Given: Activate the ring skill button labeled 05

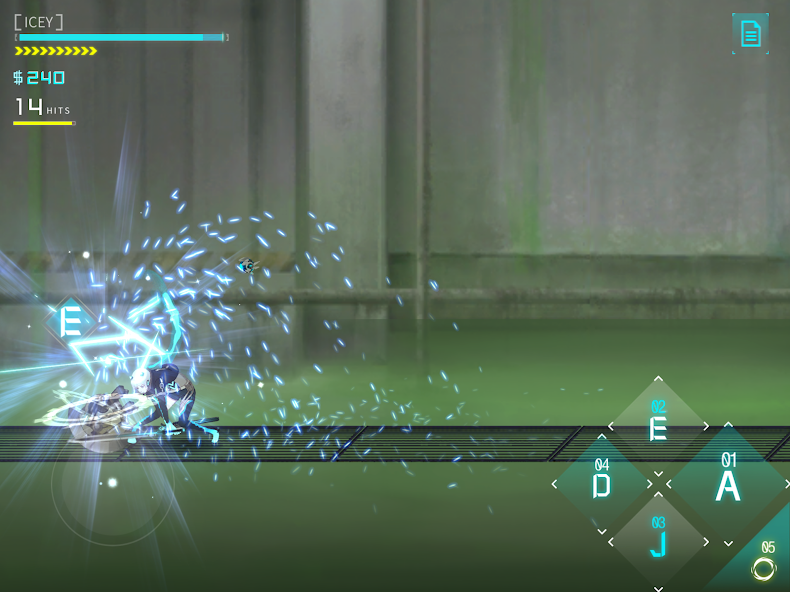Looking at the screenshot, I should pyautogui.click(x=763, y=566).
